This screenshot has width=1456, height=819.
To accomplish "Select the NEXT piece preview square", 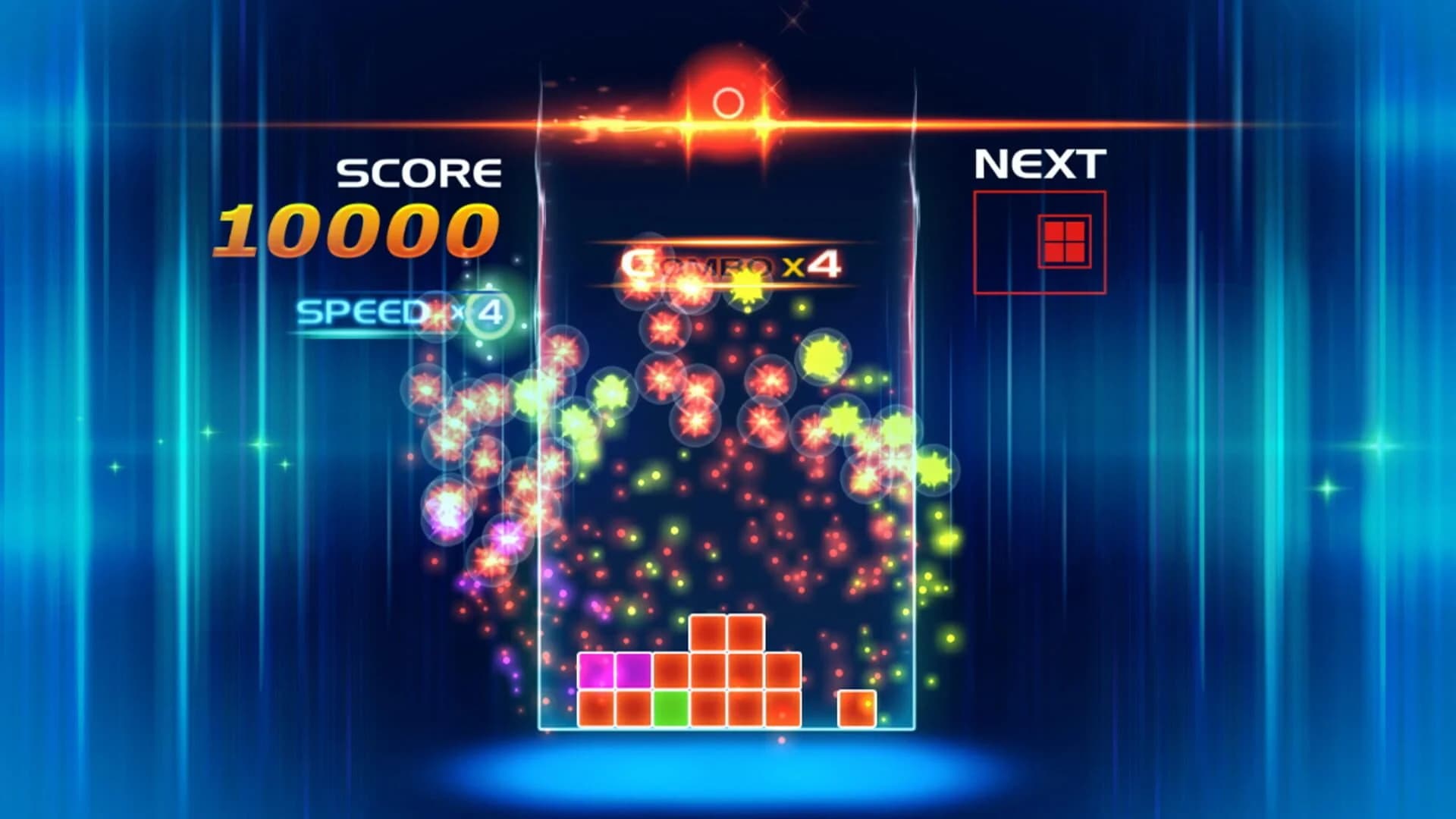I will pyautogui.click(x=1039, y=241).
